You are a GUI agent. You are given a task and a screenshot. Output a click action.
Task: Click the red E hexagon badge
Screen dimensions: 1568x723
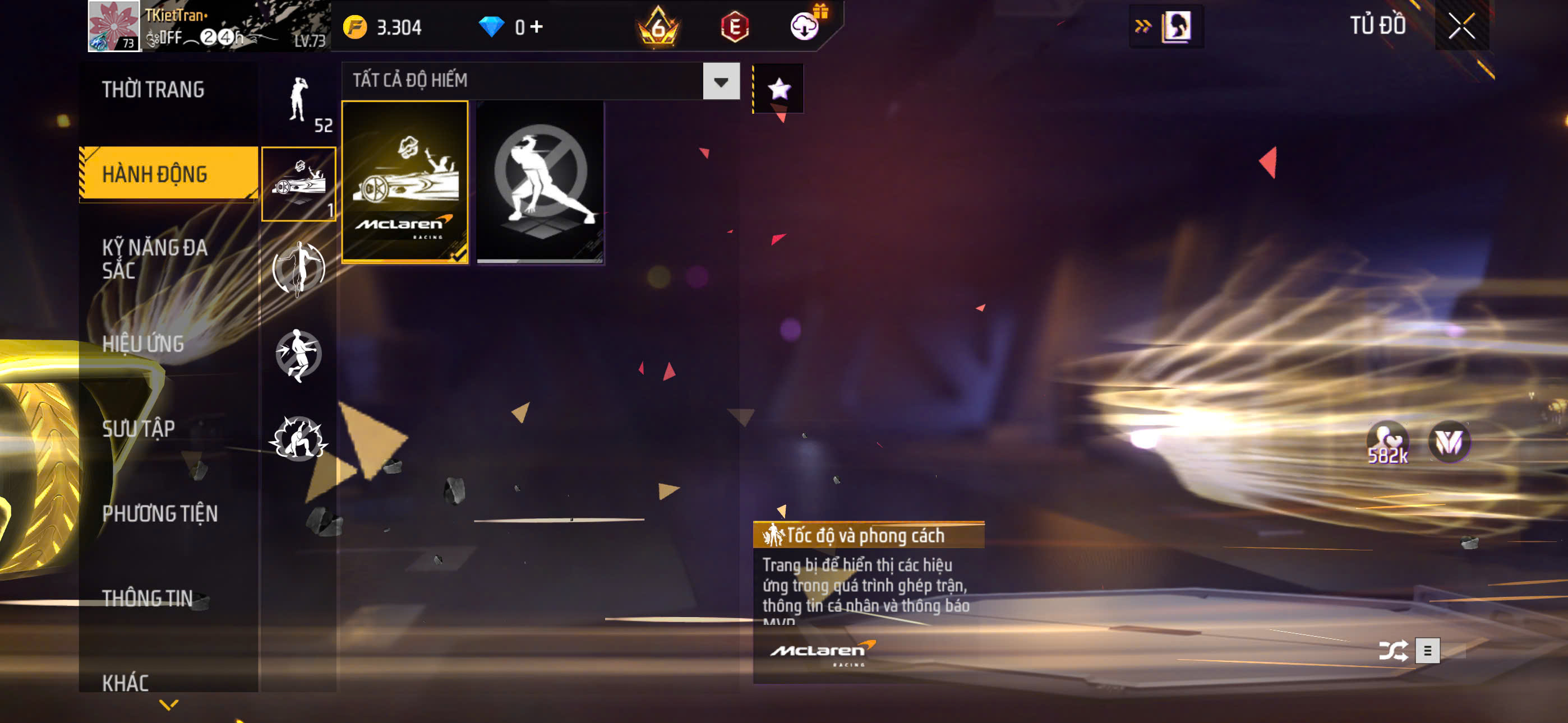click(734, 27)
